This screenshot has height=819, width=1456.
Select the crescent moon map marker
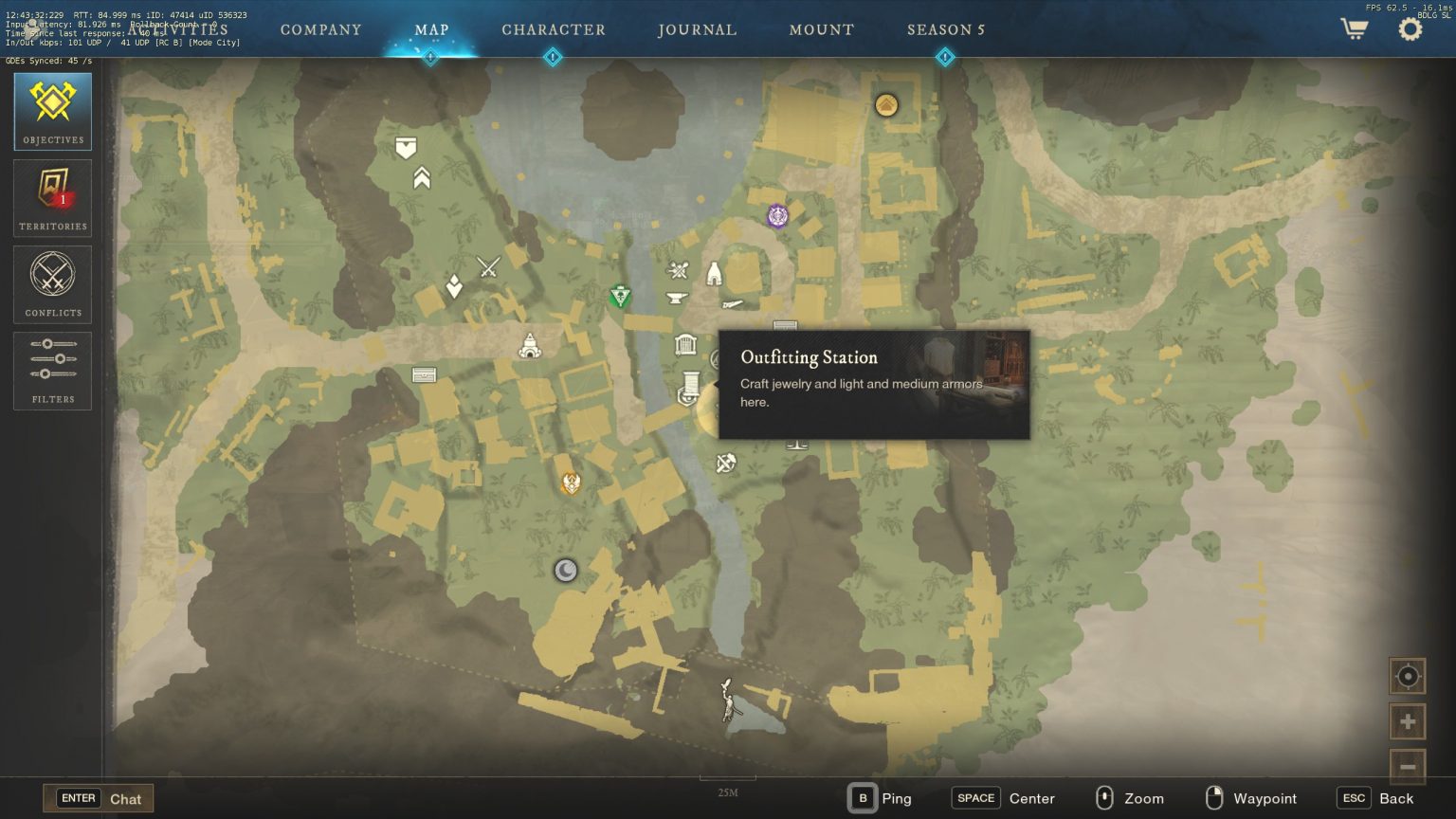coord(566,570)
